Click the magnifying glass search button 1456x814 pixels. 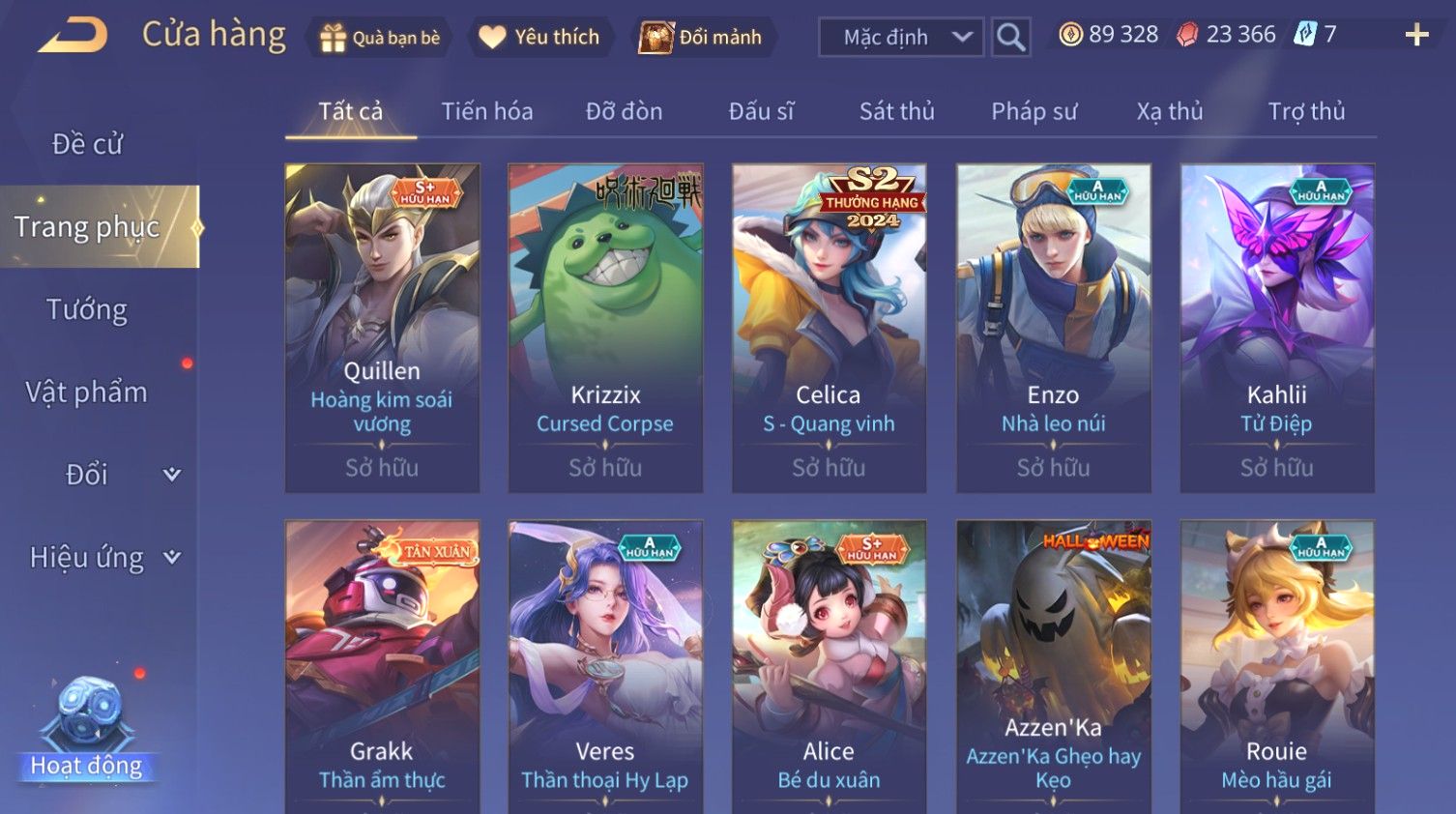click(x=1010, y=38)
